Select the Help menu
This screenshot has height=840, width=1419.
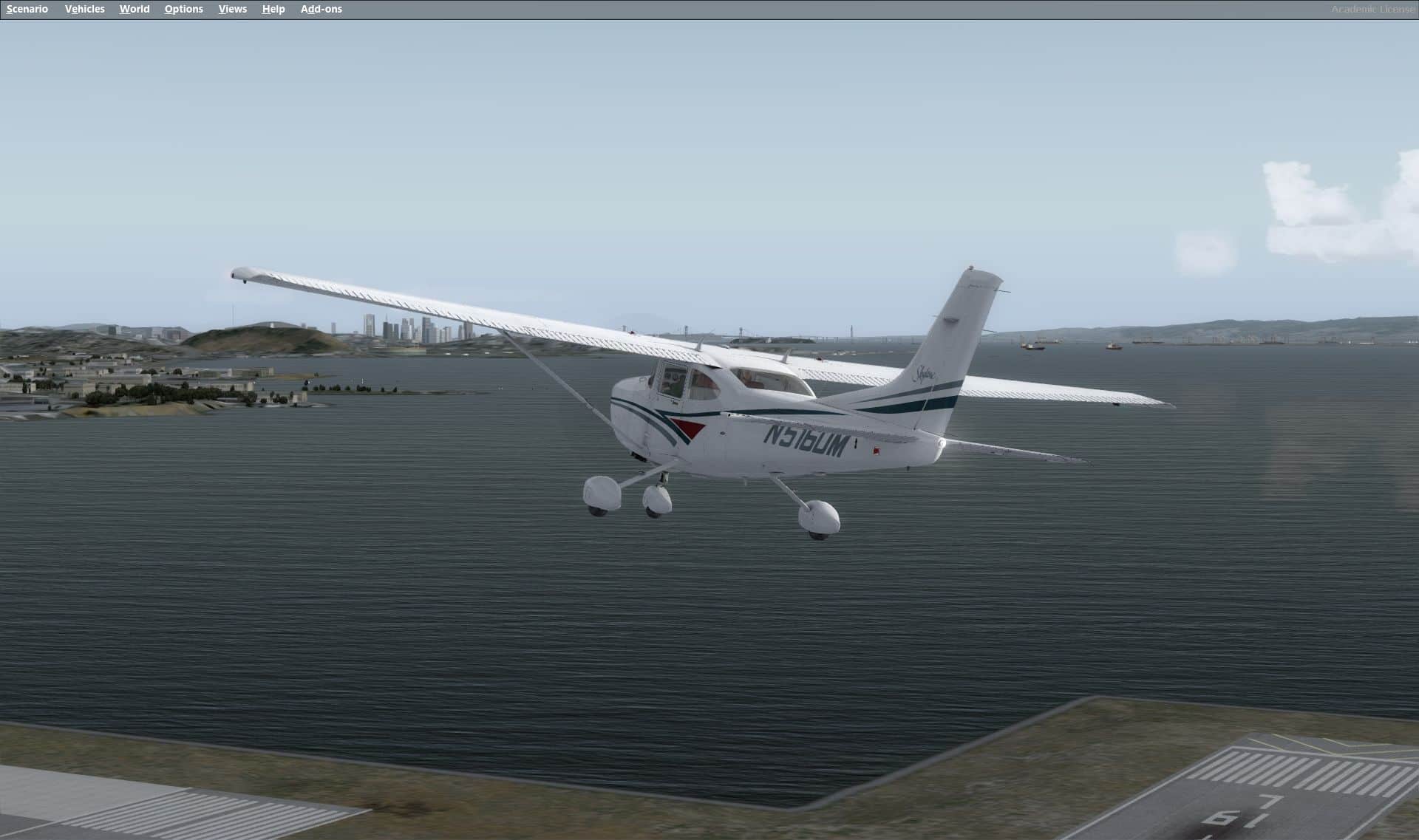pos(273,9)
